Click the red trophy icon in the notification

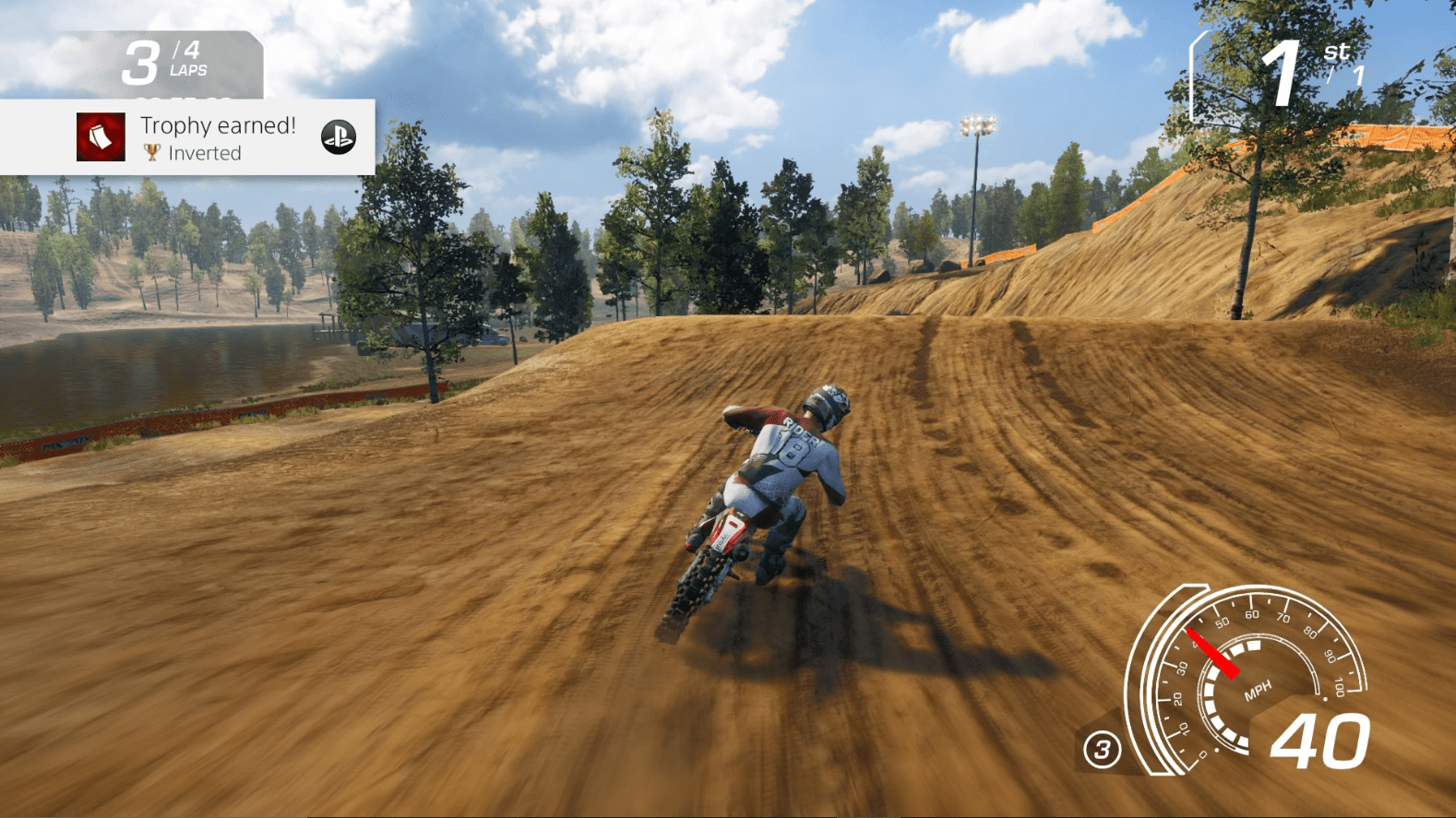pyautogui.click(x=101, y=137)
